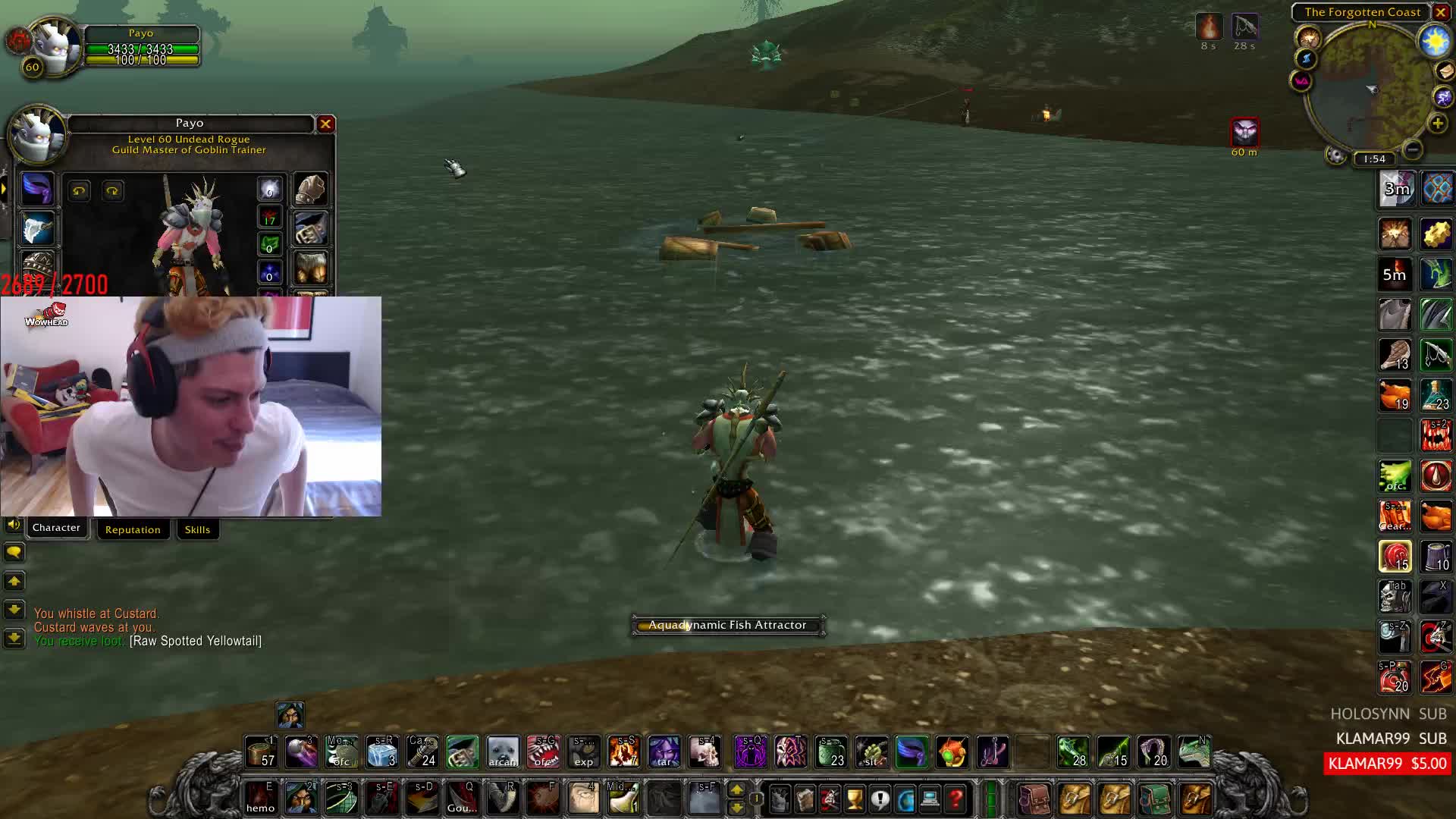
Task: Open the mail envelope icon by minimap
Action: point(1445,71)
